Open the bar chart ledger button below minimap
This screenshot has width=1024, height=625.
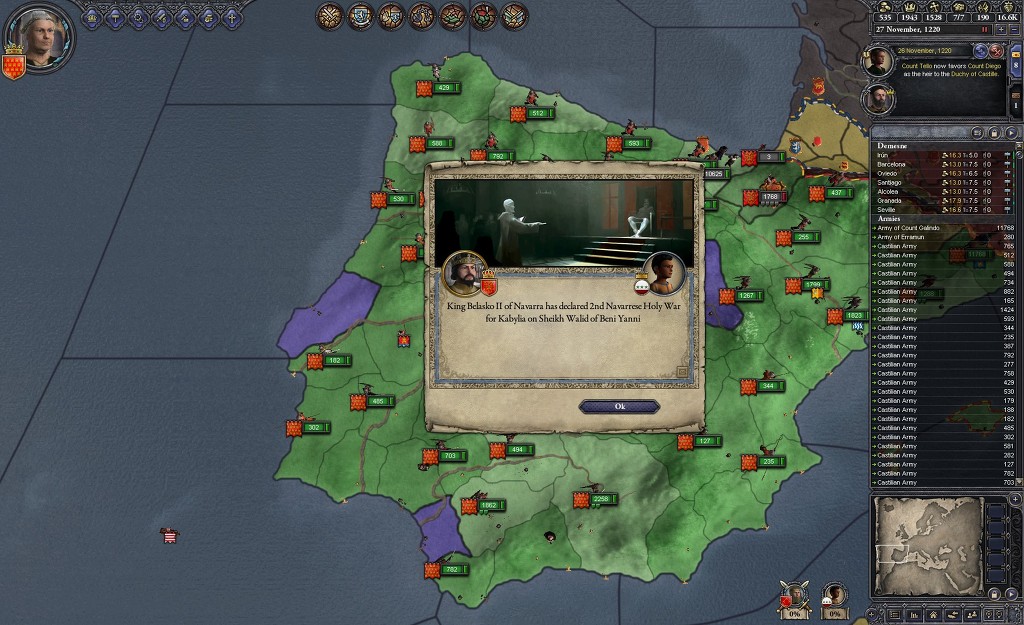(x=912, y=615)
